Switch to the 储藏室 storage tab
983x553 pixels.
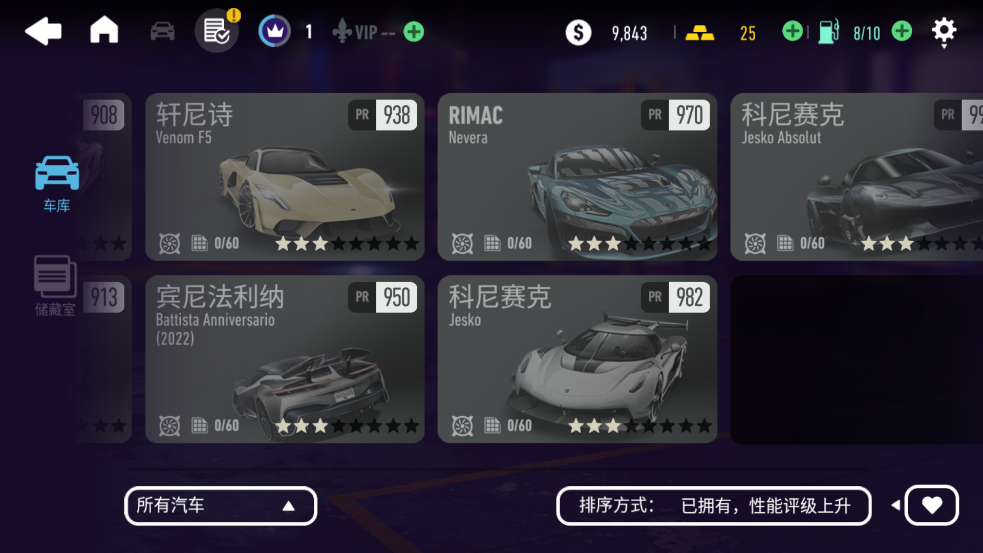[55, 286]
